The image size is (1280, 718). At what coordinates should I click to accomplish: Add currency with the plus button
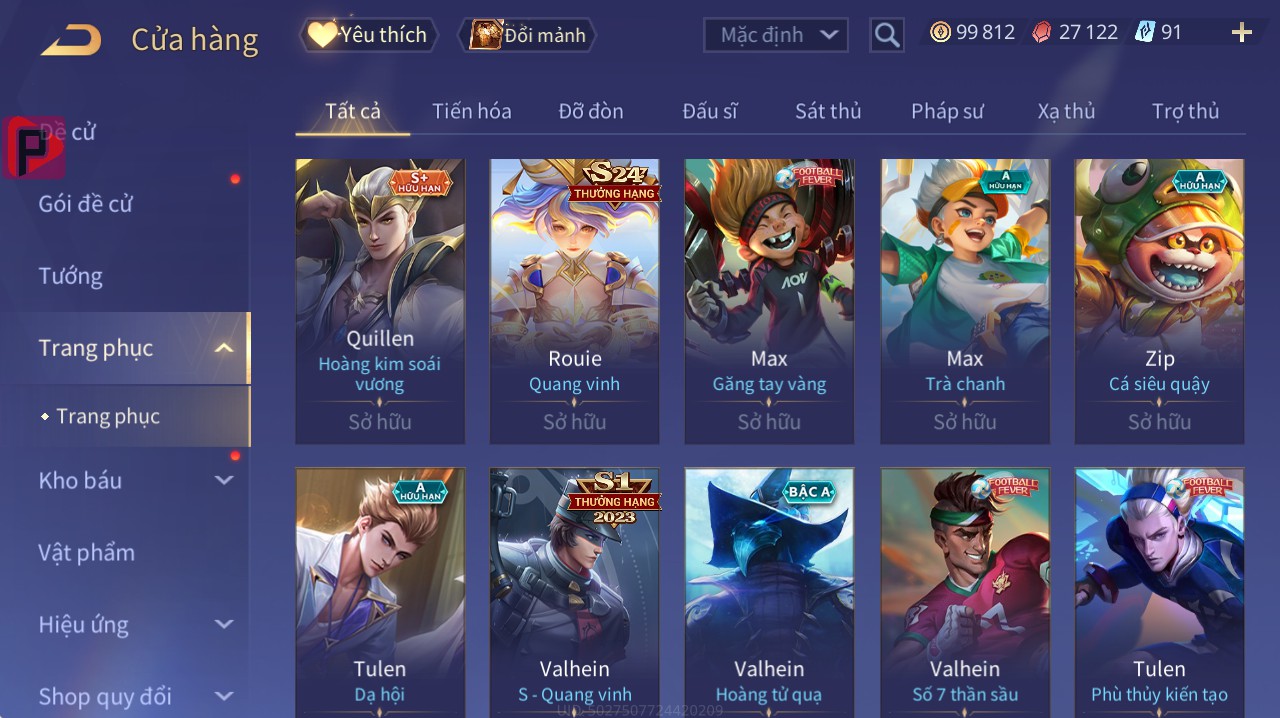(x=1241, y=33)
